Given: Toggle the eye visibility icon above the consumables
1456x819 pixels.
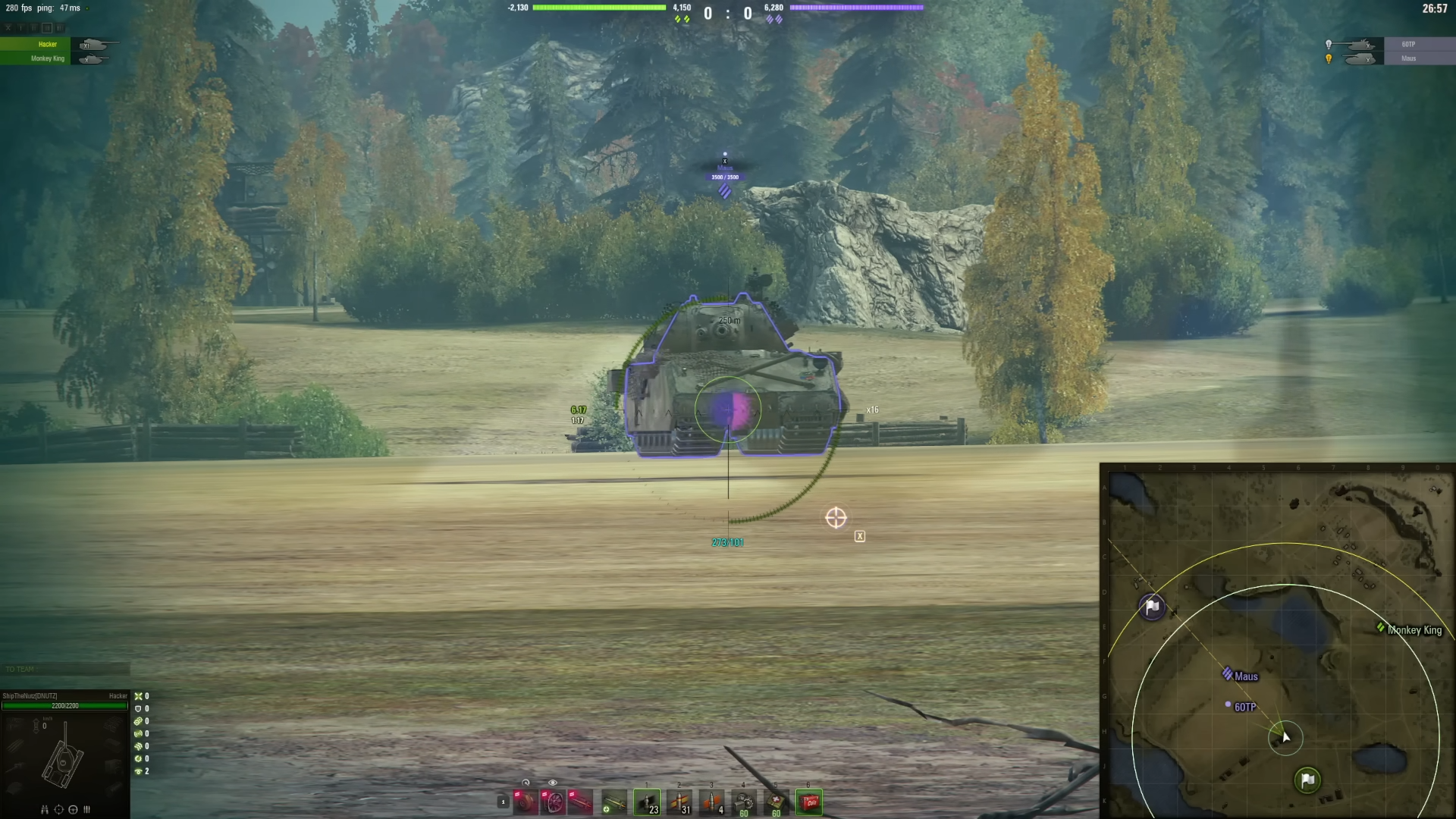Looking at the screenshot, I should [x=552, y=782].
